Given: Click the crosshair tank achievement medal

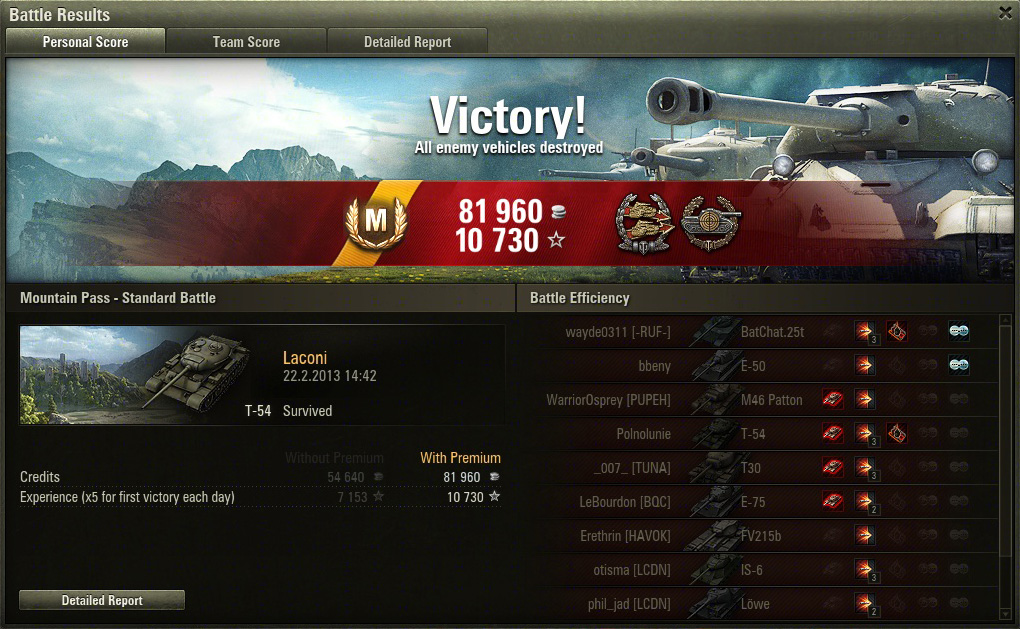Looking at the screenshot, I should click(710, 221).
